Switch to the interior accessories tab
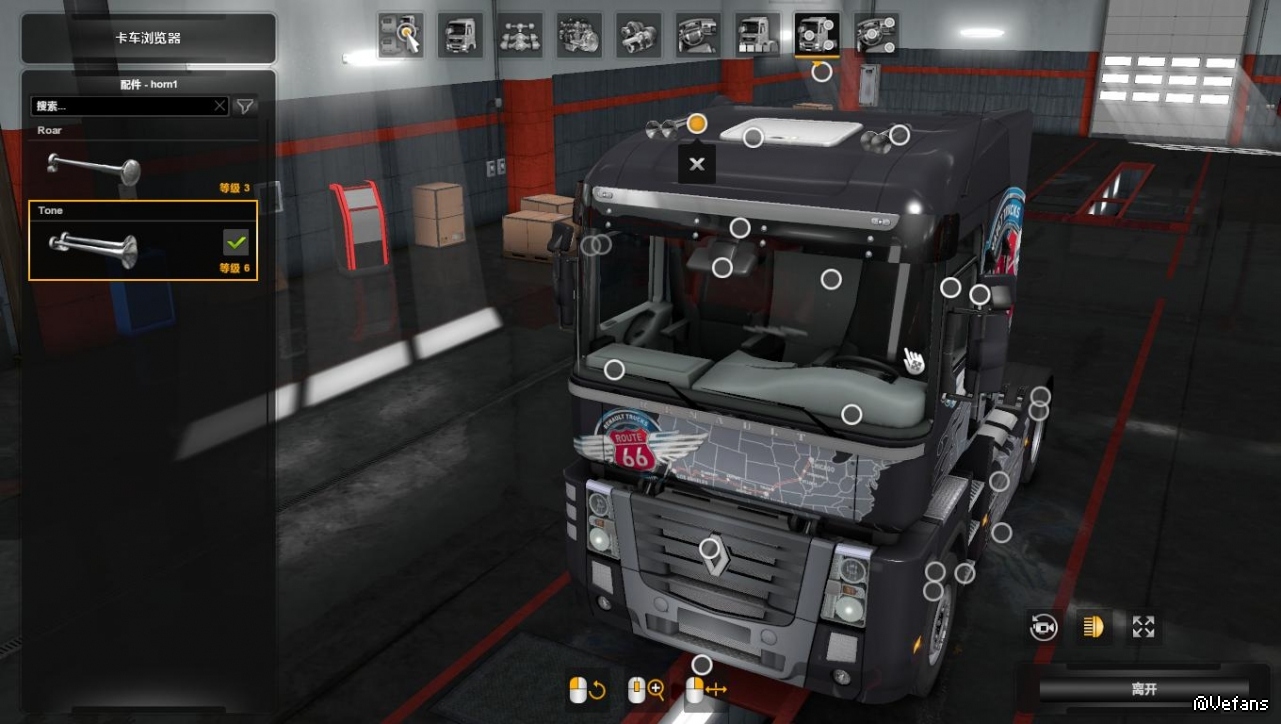This screenshot has height=724, width=1281. tap(877, 35)
